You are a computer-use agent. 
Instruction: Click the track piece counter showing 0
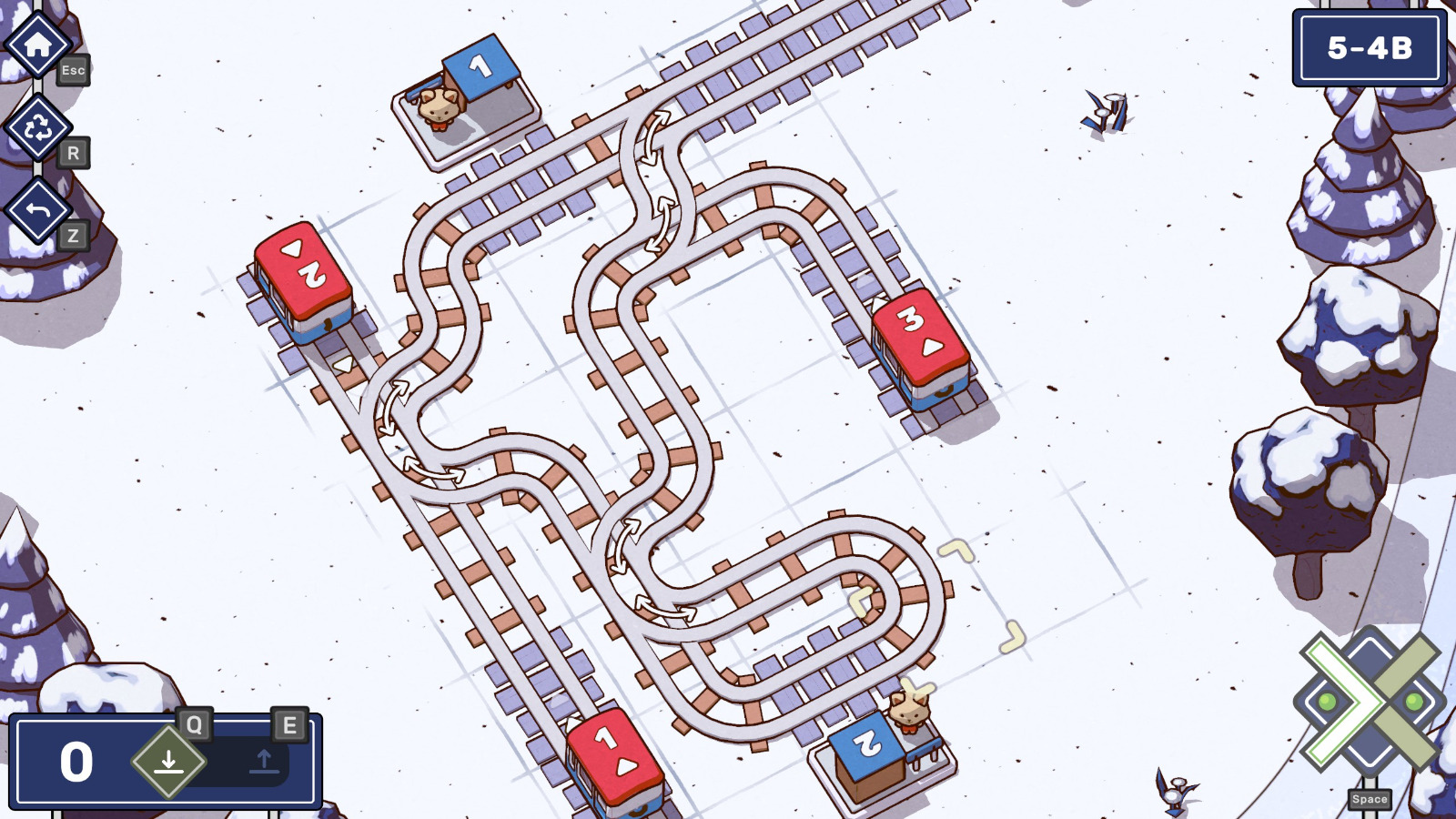tap(76, 761)
